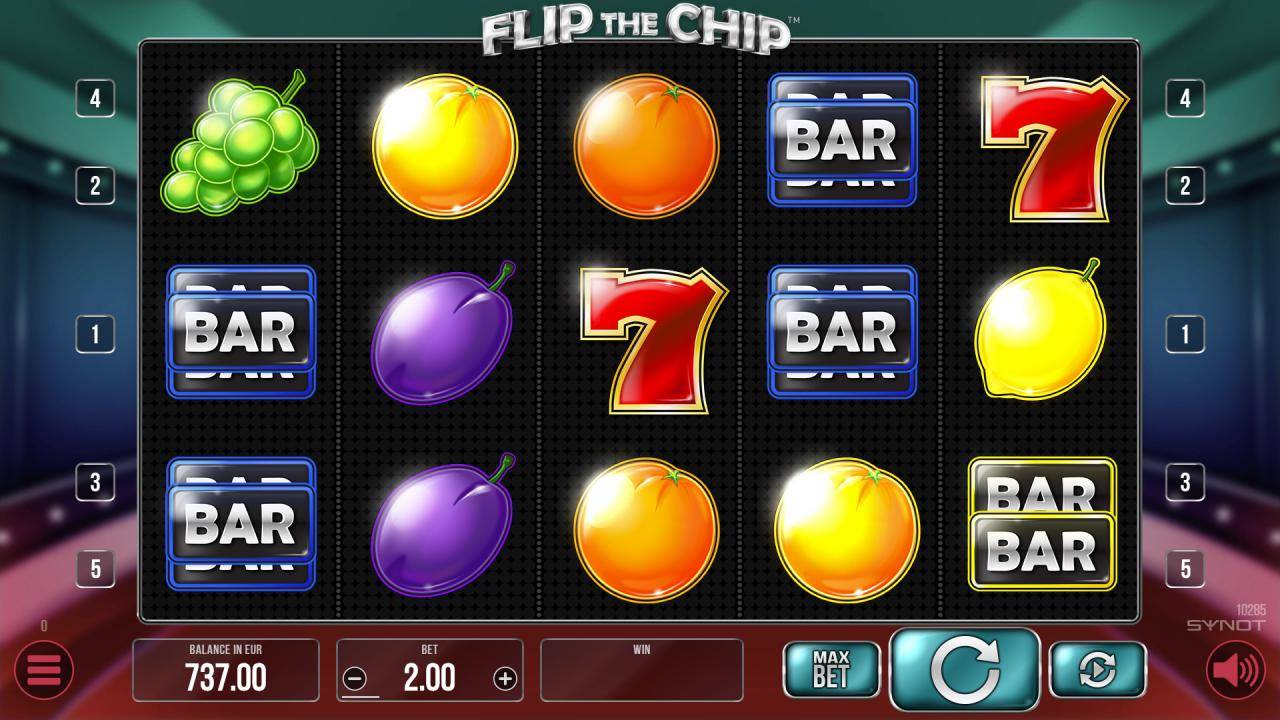This screenshot has width=1280, height=720.
Task: Decrease the bet with the minus button
Action: click(355, 679)
